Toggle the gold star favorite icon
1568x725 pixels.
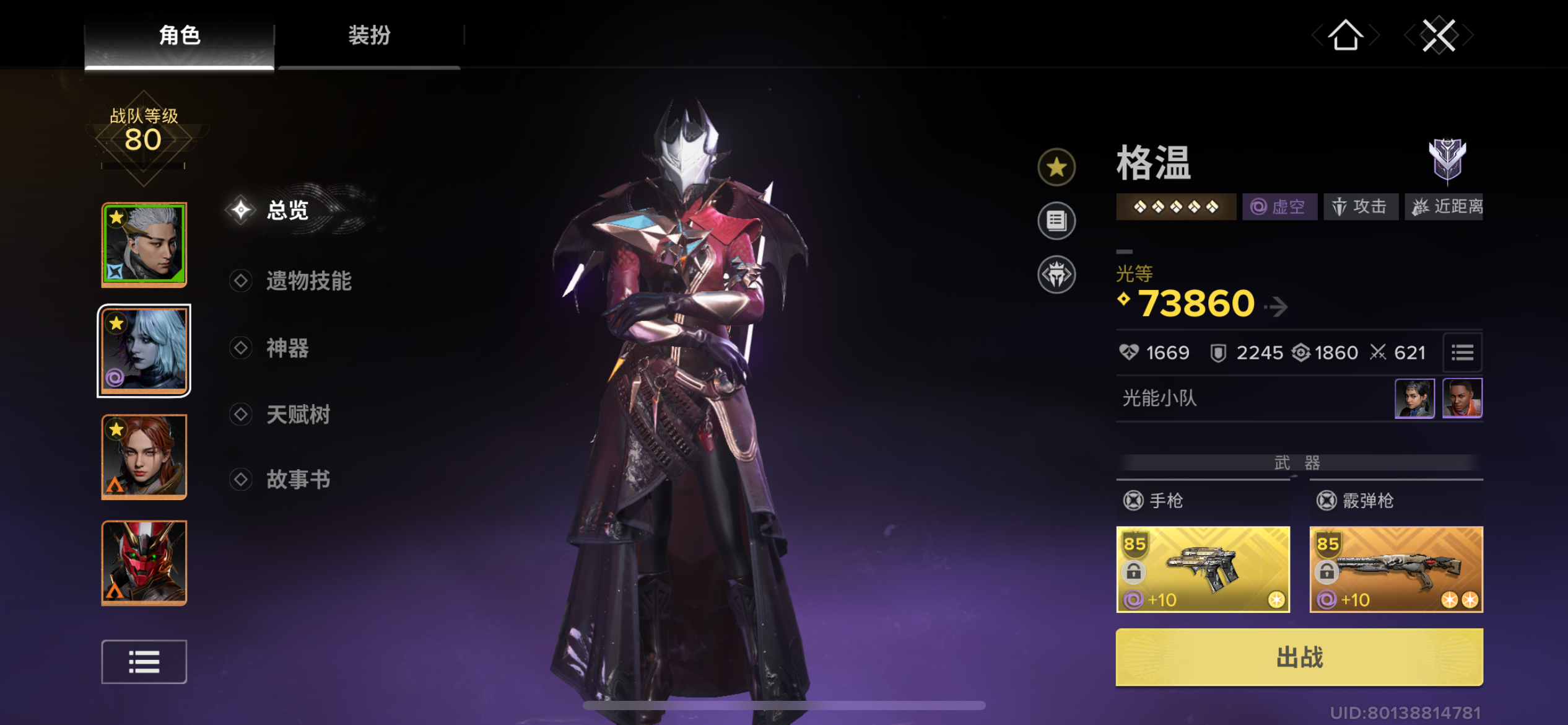click(1056, 167)
